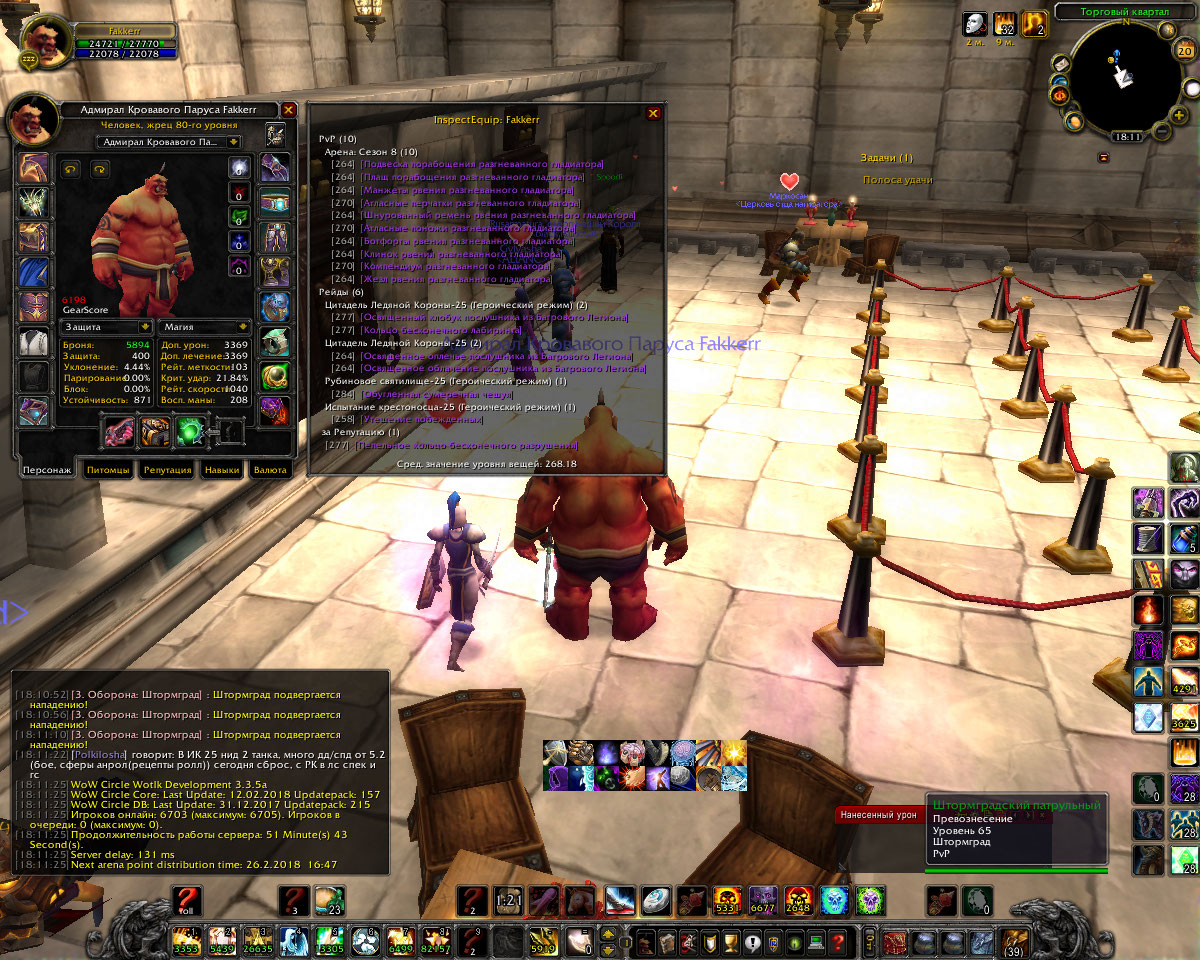Switch to the Питомцы tab
This screenshot has height=960, width=1200.
(x=108, y=469)
